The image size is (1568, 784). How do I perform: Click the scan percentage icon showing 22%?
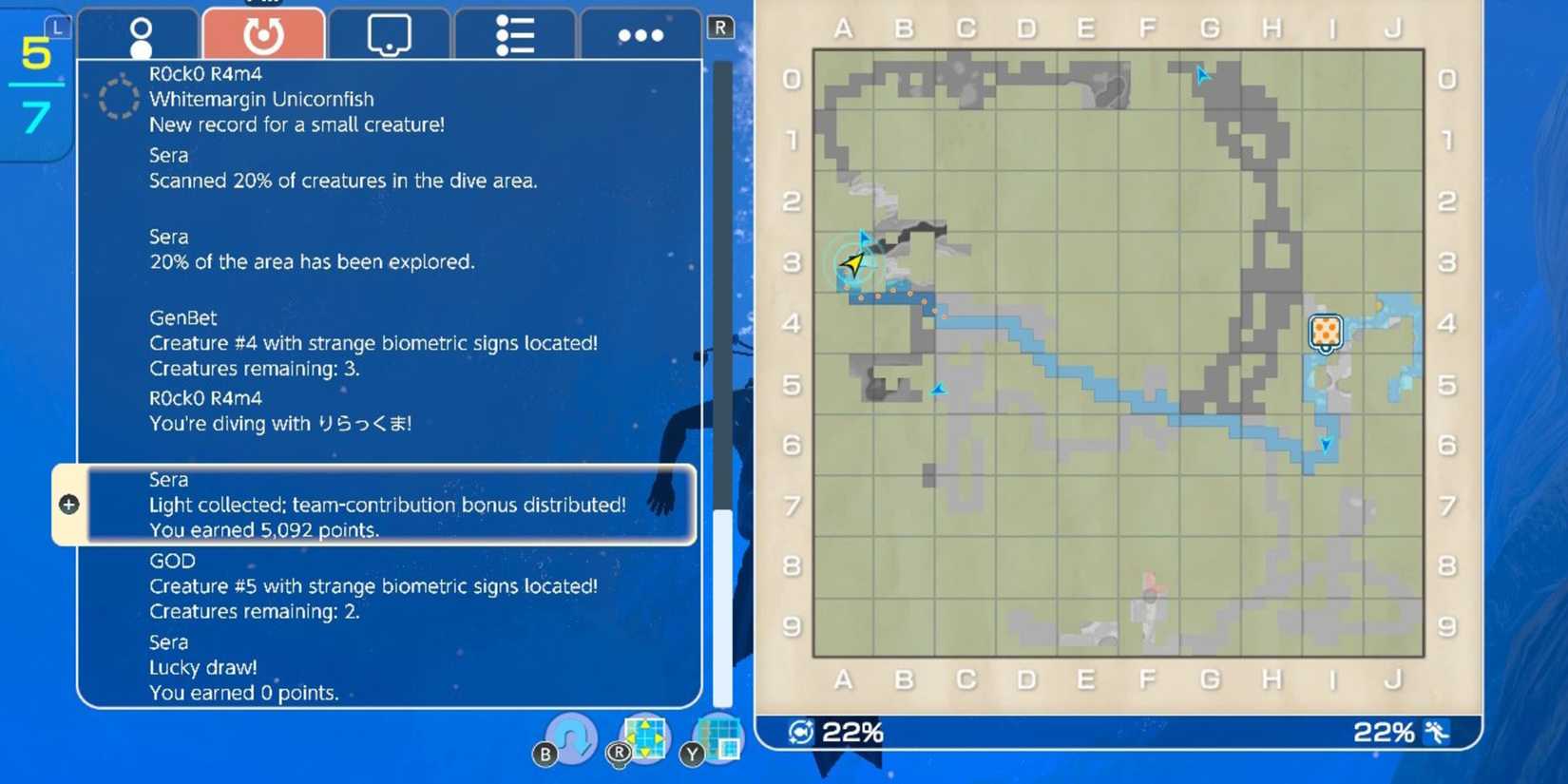[801, 732]
